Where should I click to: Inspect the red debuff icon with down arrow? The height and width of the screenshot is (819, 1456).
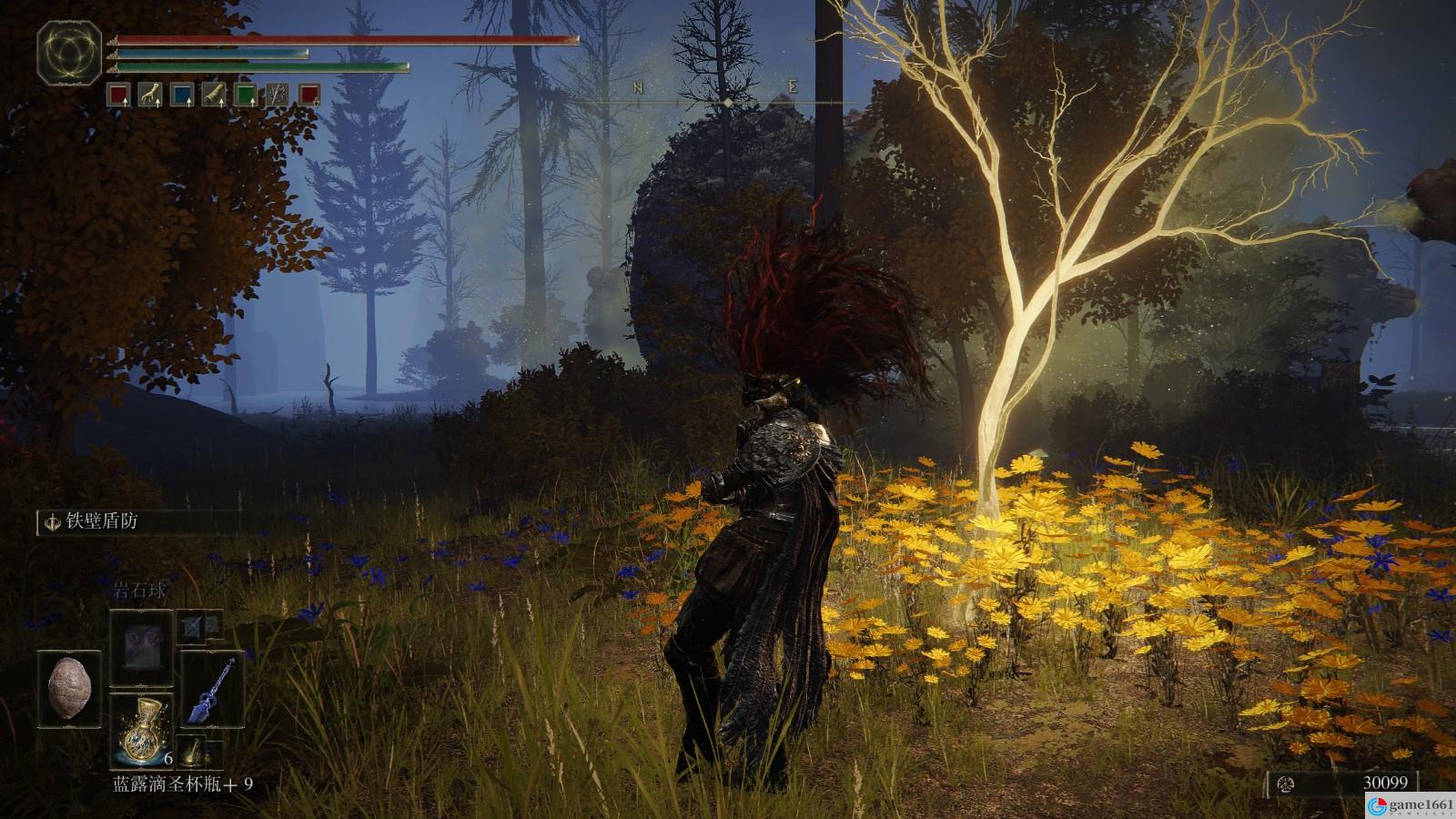(x=309, y=93)
